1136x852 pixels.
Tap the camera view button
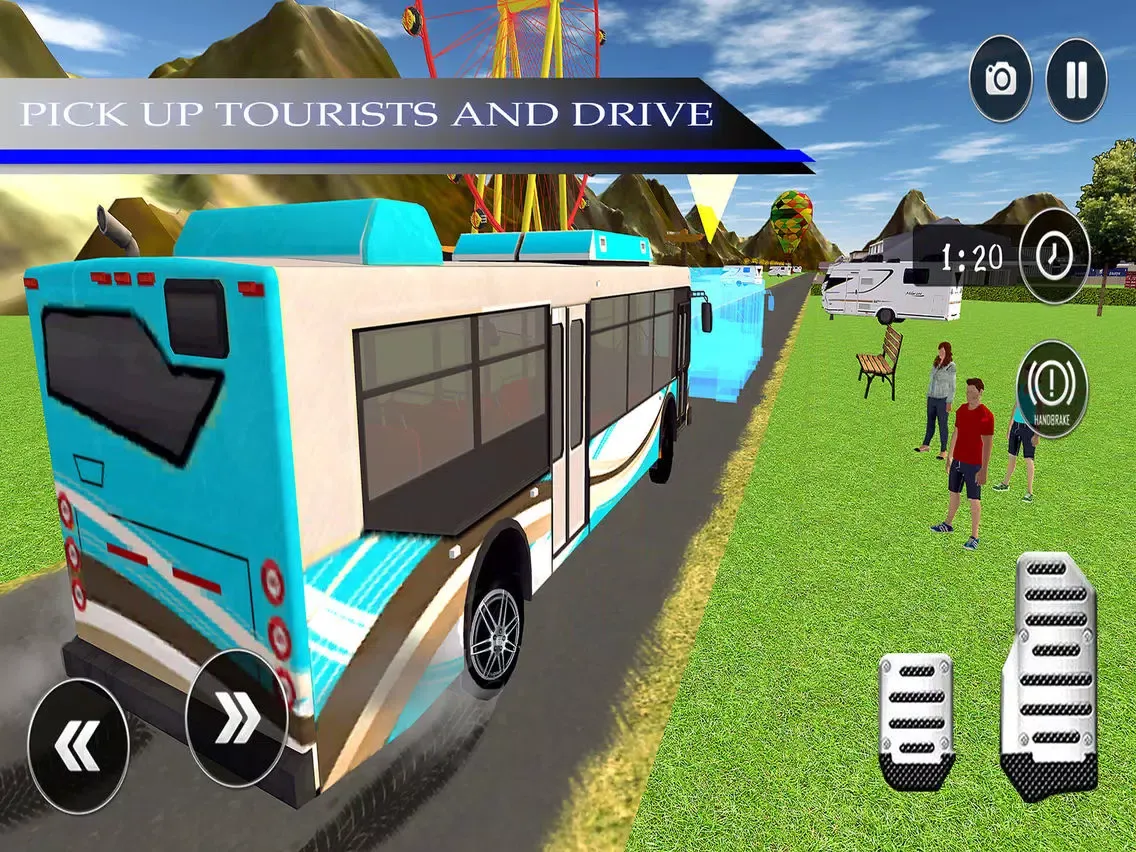[x=1000, y=80]
